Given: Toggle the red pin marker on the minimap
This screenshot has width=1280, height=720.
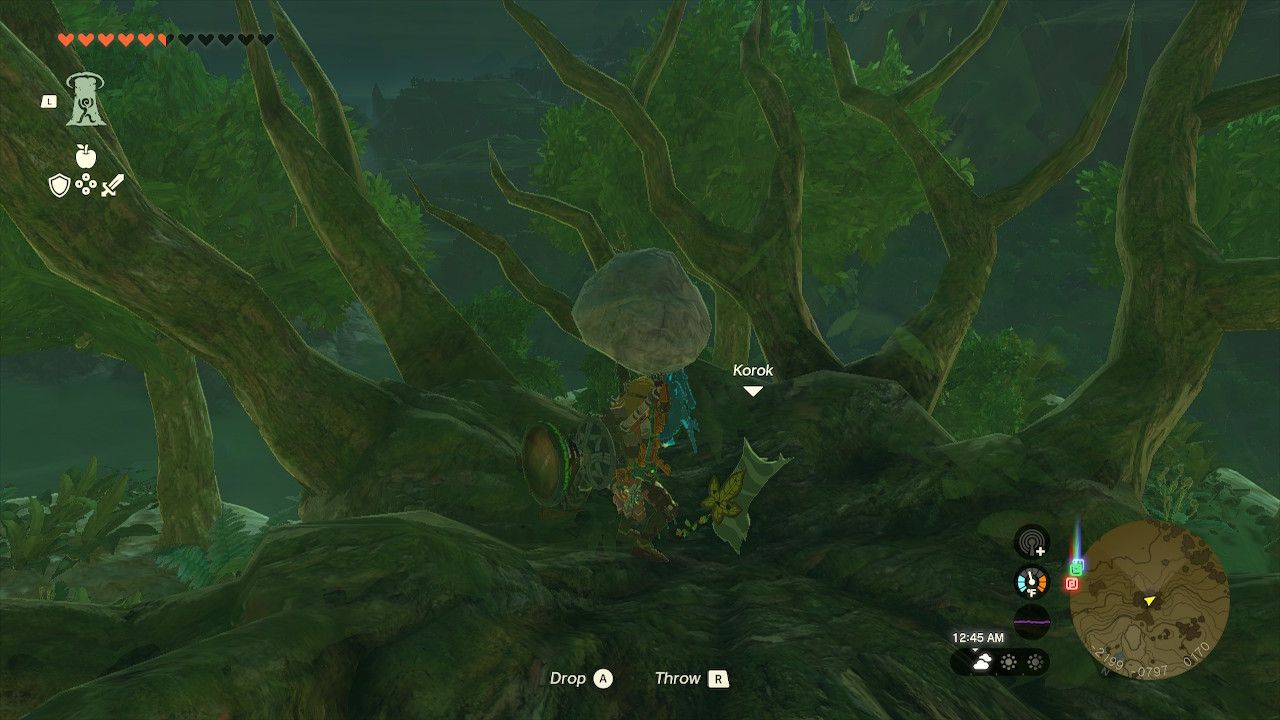Looking at the screenshot, I should 1072,583.
